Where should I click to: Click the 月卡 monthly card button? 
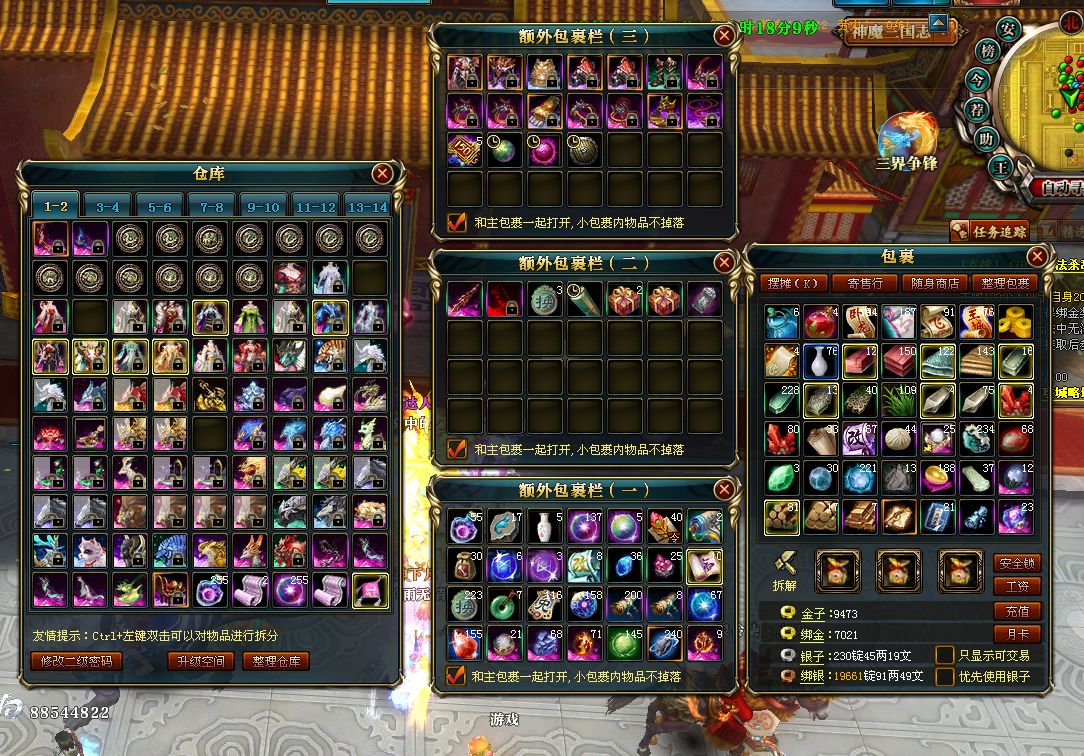(x=1017, y=633)
